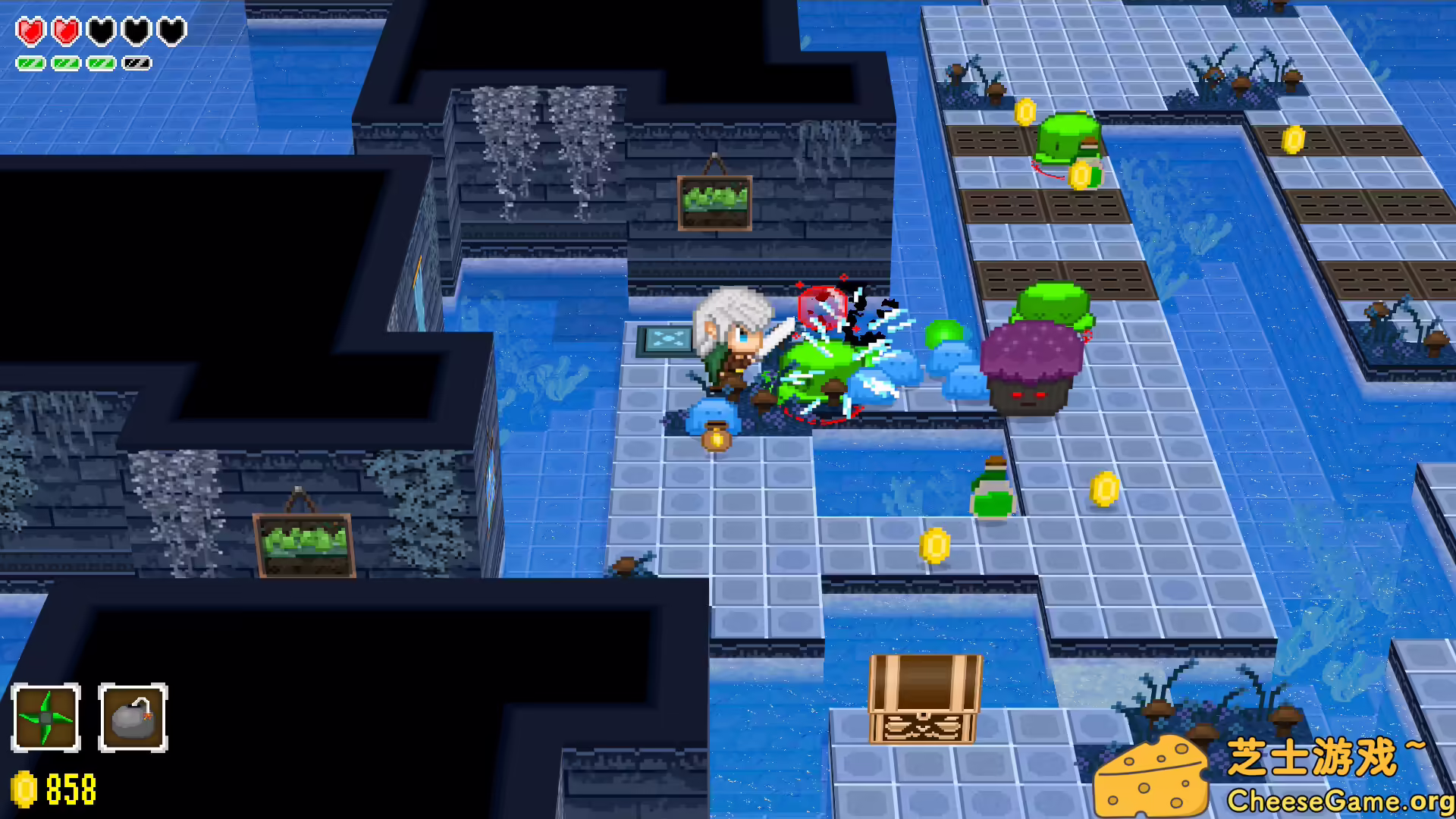Click the lantern near the player character

714,438
